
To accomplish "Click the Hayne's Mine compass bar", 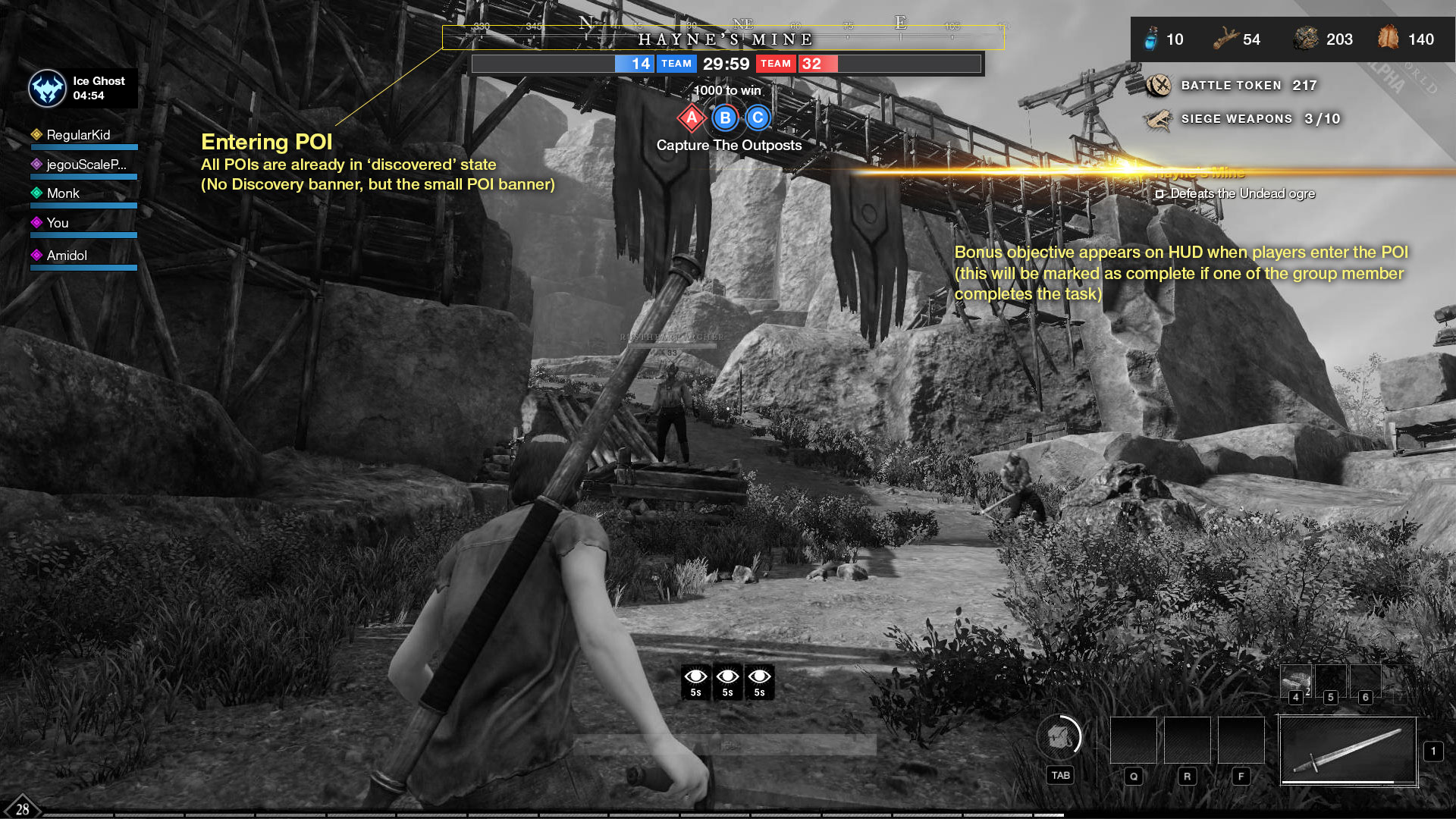I will pyautogui.click(x=723, y=38).
